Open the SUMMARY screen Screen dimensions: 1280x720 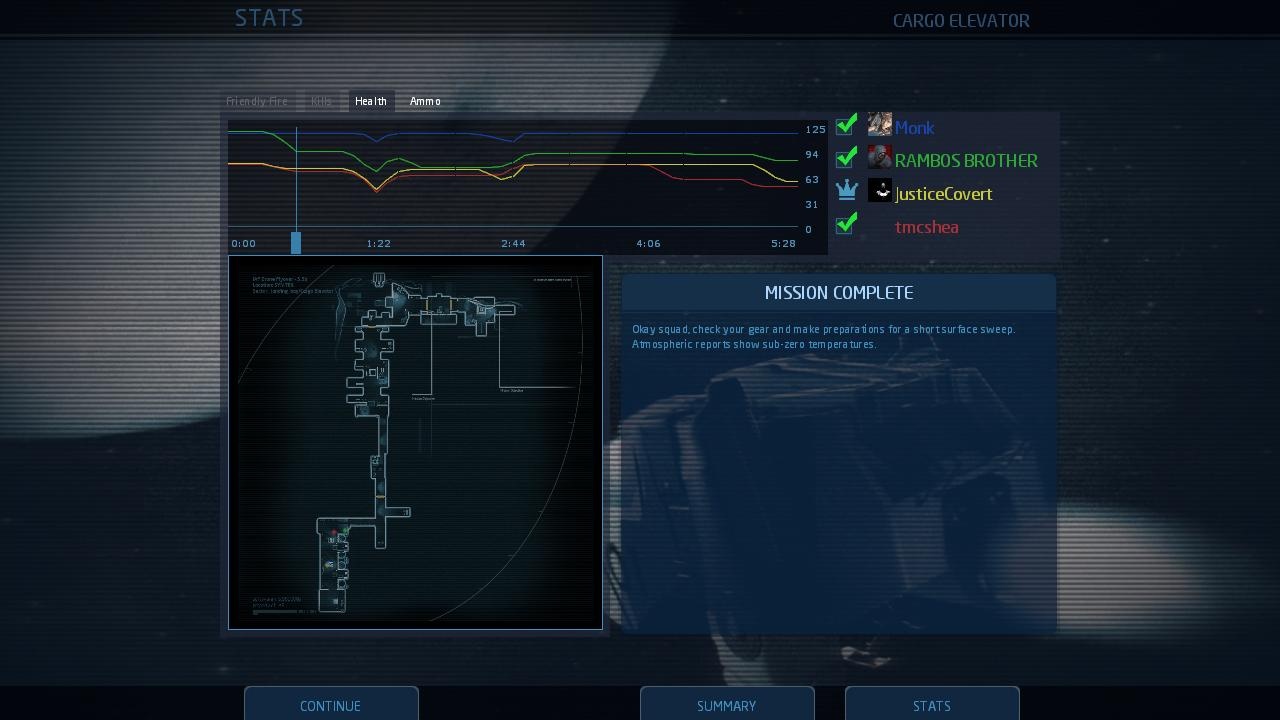[x=727, y=705]
